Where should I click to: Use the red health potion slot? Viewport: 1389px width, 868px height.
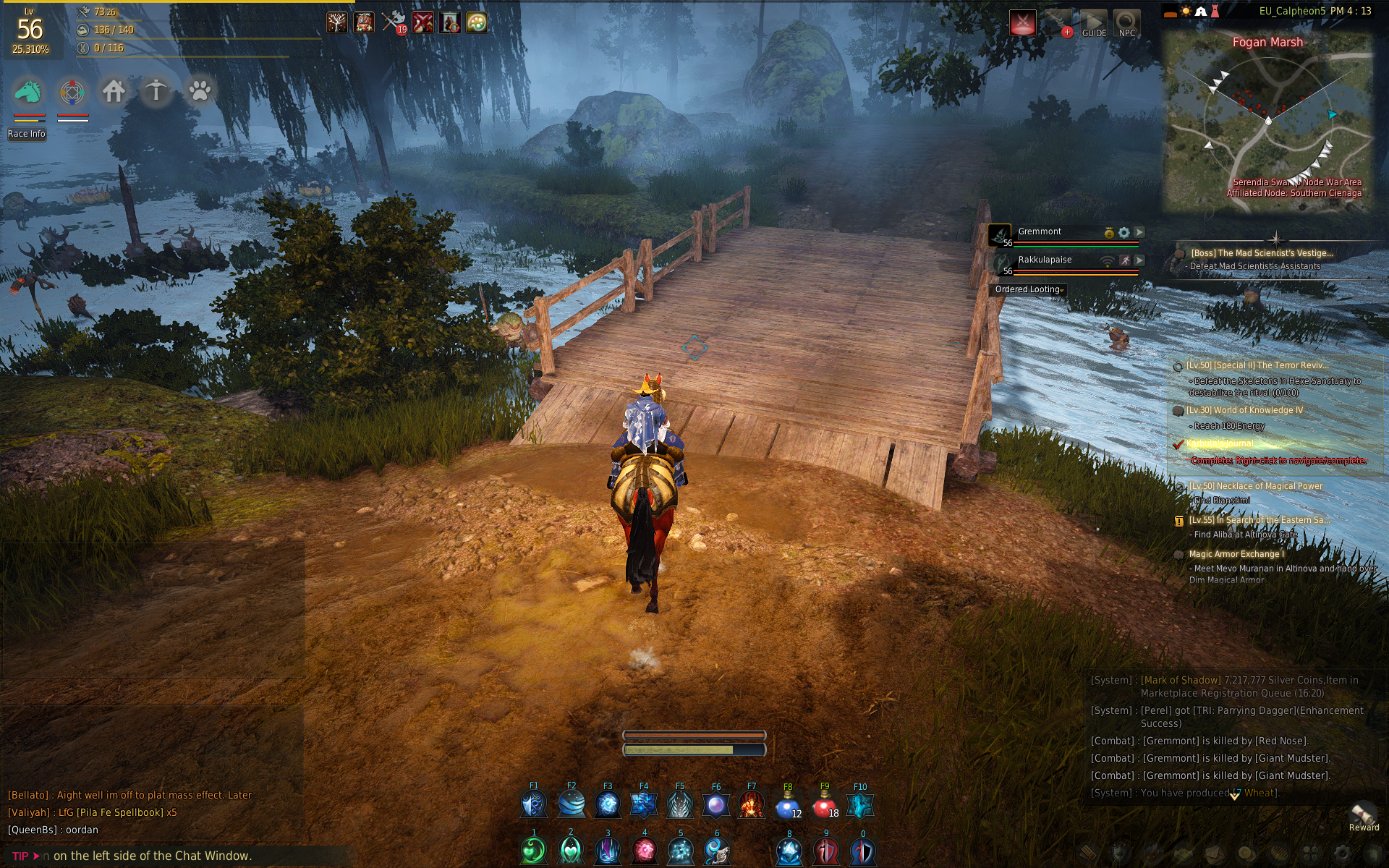(x=825, y=805)
